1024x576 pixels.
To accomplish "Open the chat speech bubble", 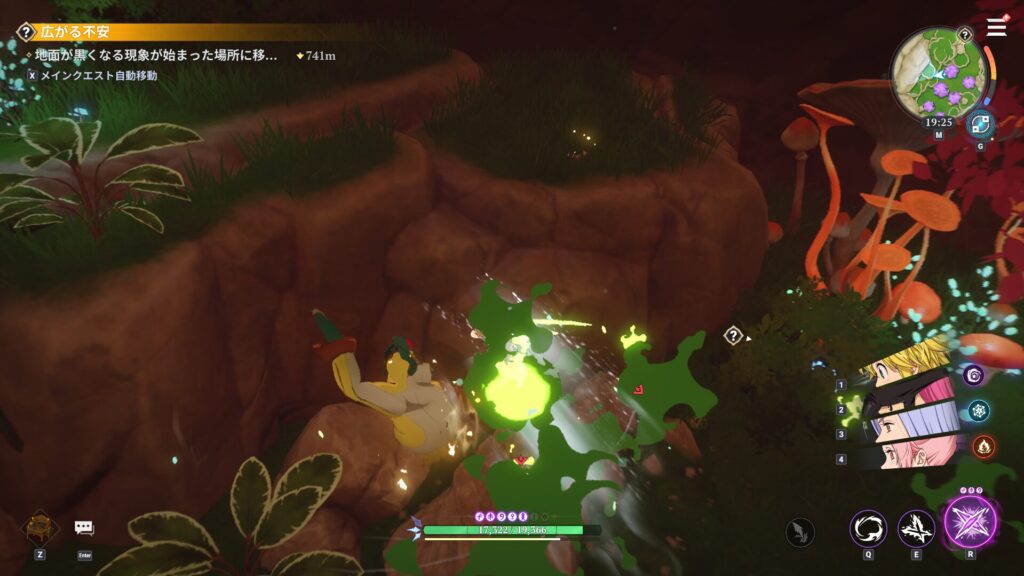I will [84, 527].
